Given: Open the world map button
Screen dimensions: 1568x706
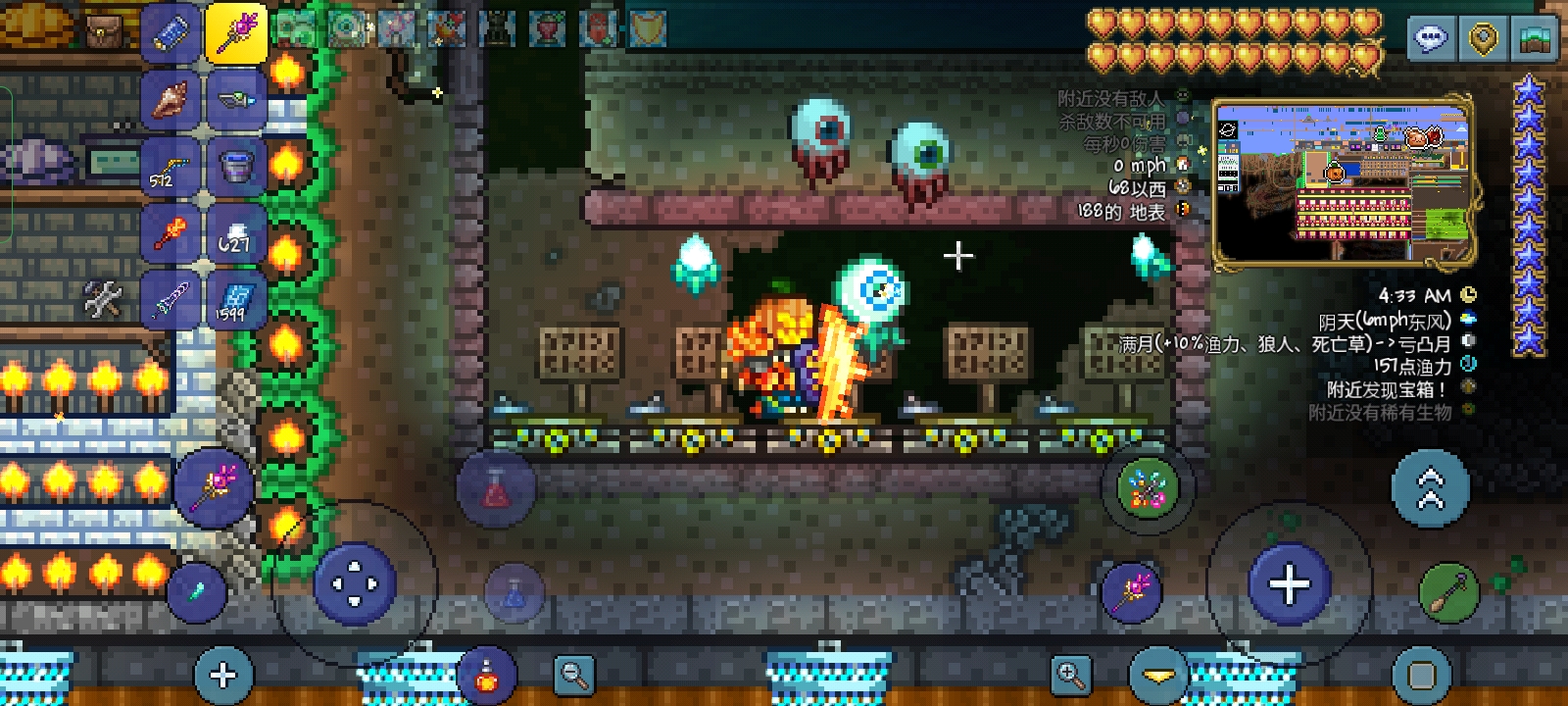Looking at the screenshot, I should click(x=1535, y=39).
